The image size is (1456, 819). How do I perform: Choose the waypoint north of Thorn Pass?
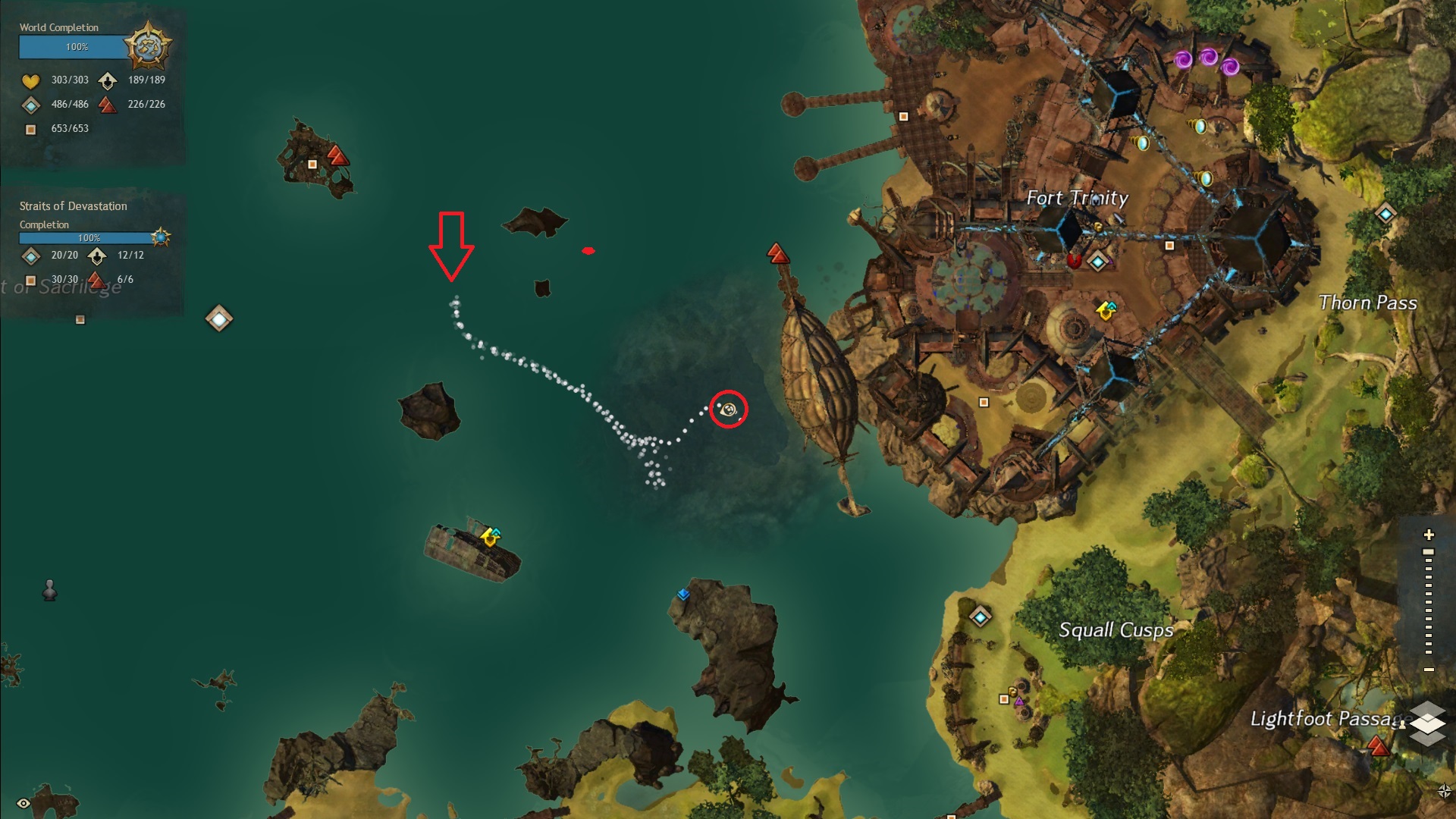point(1385,214)
